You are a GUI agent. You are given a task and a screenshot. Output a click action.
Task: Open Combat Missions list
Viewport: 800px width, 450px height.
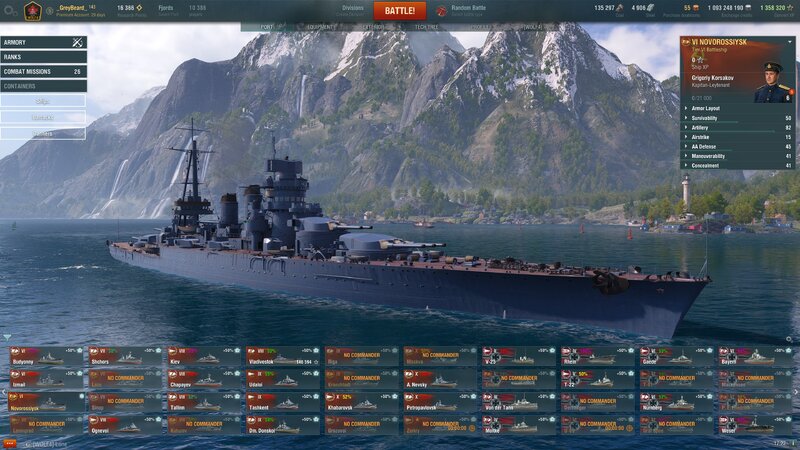43,72
